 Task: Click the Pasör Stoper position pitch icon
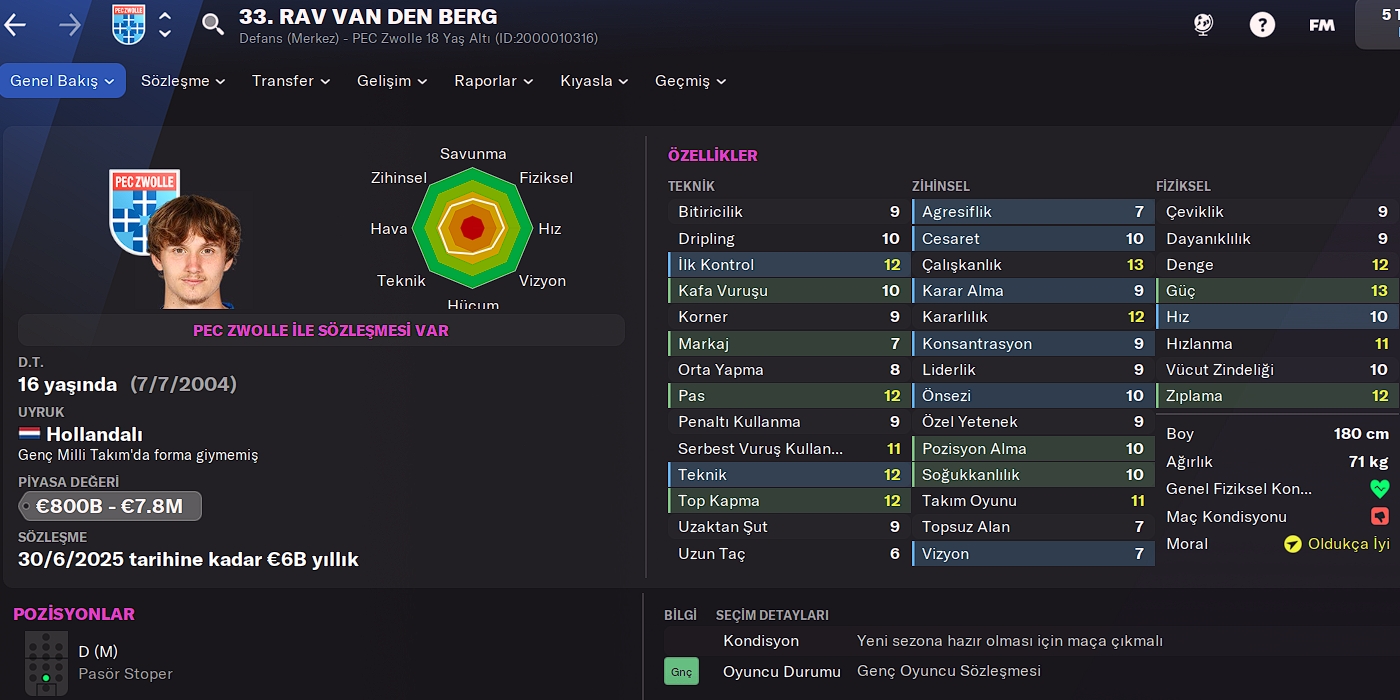click(x=46, y=662)
